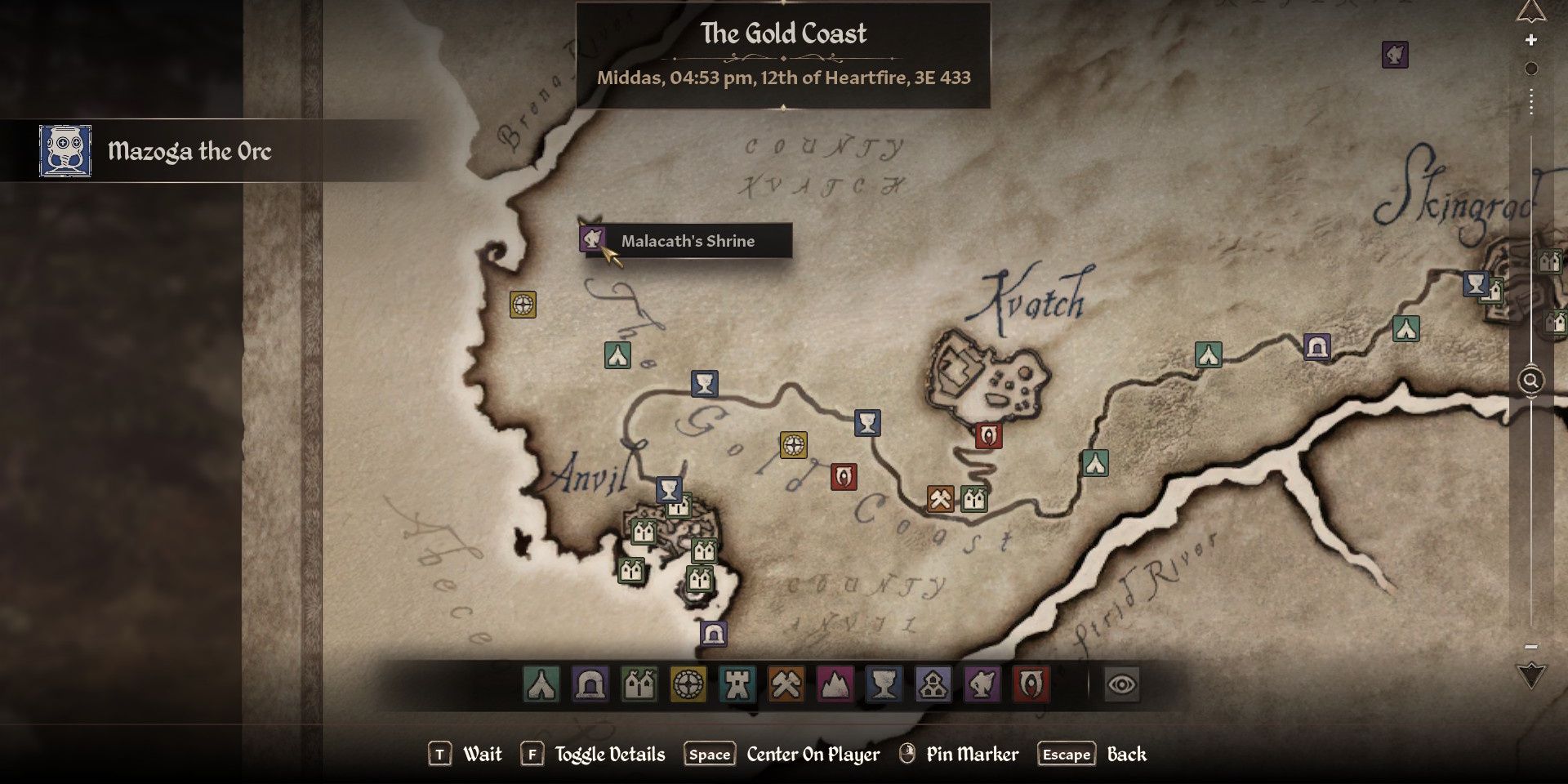Zoom out with the minus button
Screen dimensions: 1568x784
(x=1531, y=647)
